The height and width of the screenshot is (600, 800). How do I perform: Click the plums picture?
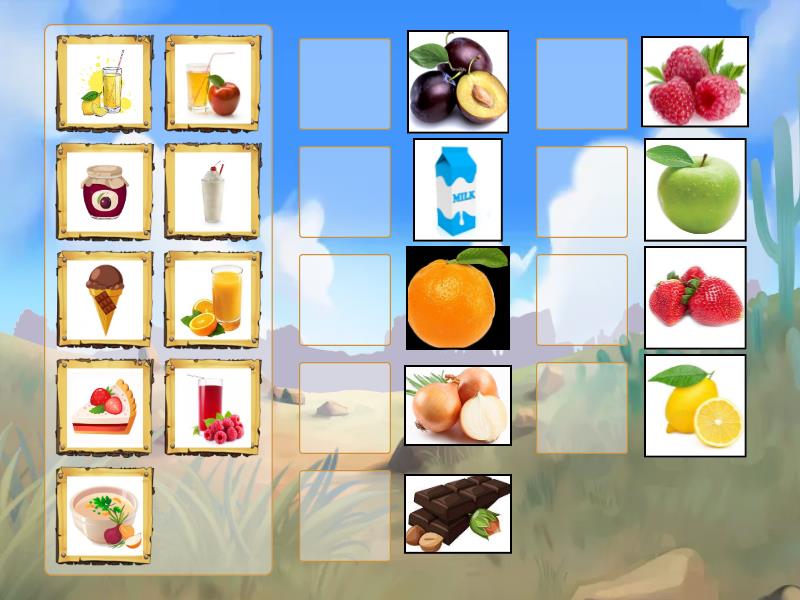point(458,81)
